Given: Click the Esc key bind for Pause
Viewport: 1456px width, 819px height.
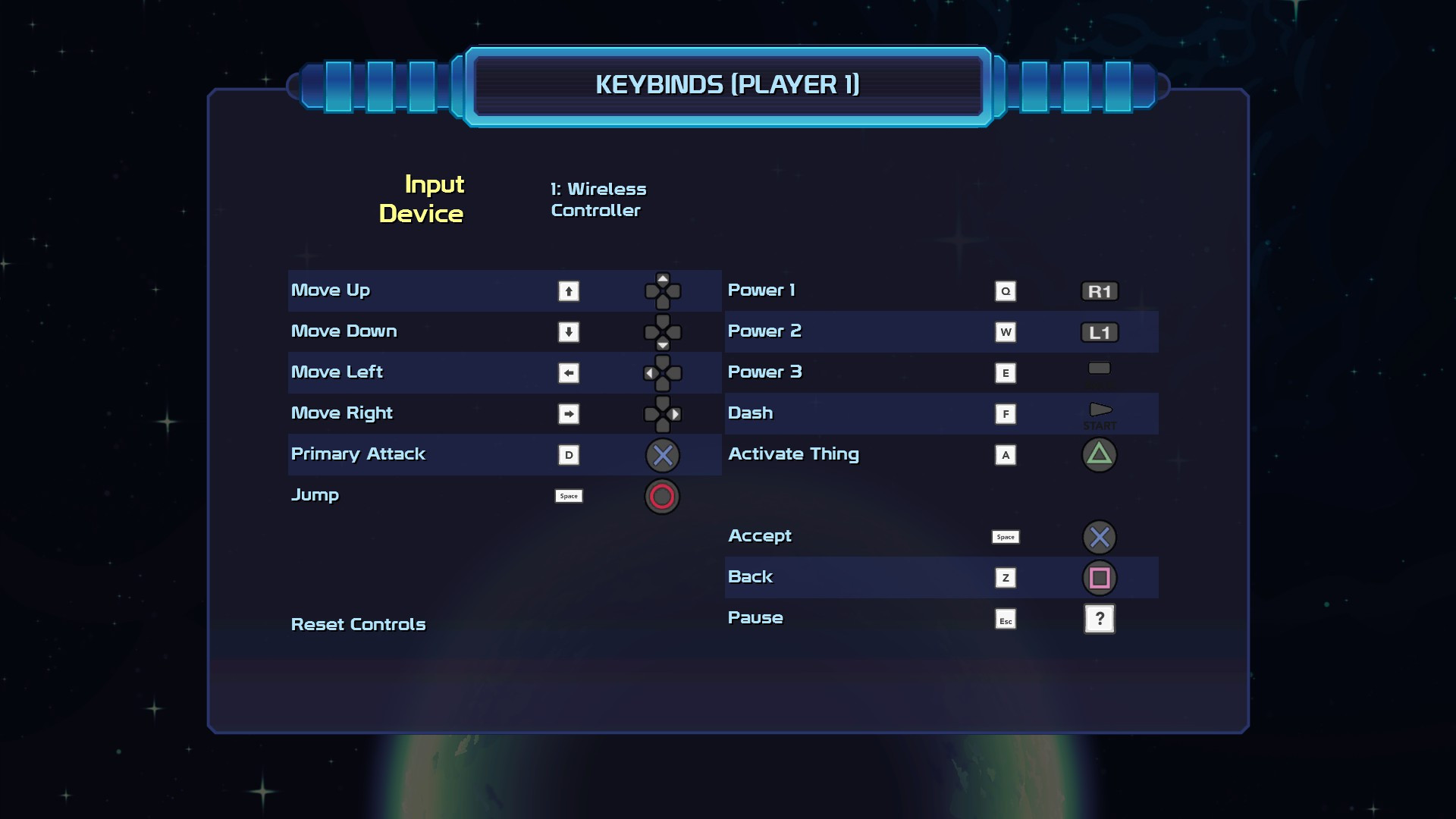Looking at the screenshot, I should [x=1006, y=620].
